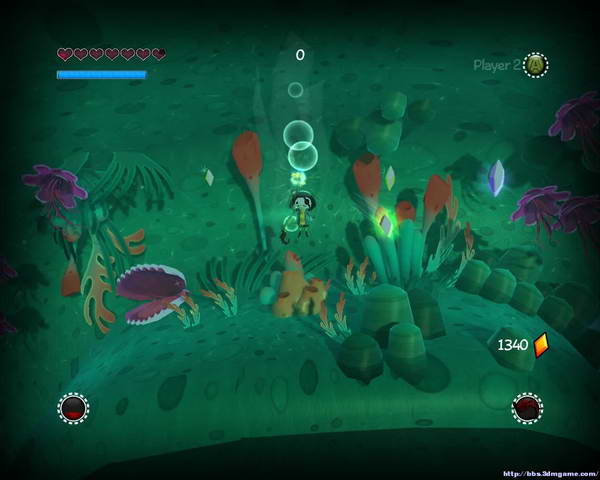Activate the red ability icon at bottom-left
This screenshot has width=600, height=480.
click(x=73, y=408)
